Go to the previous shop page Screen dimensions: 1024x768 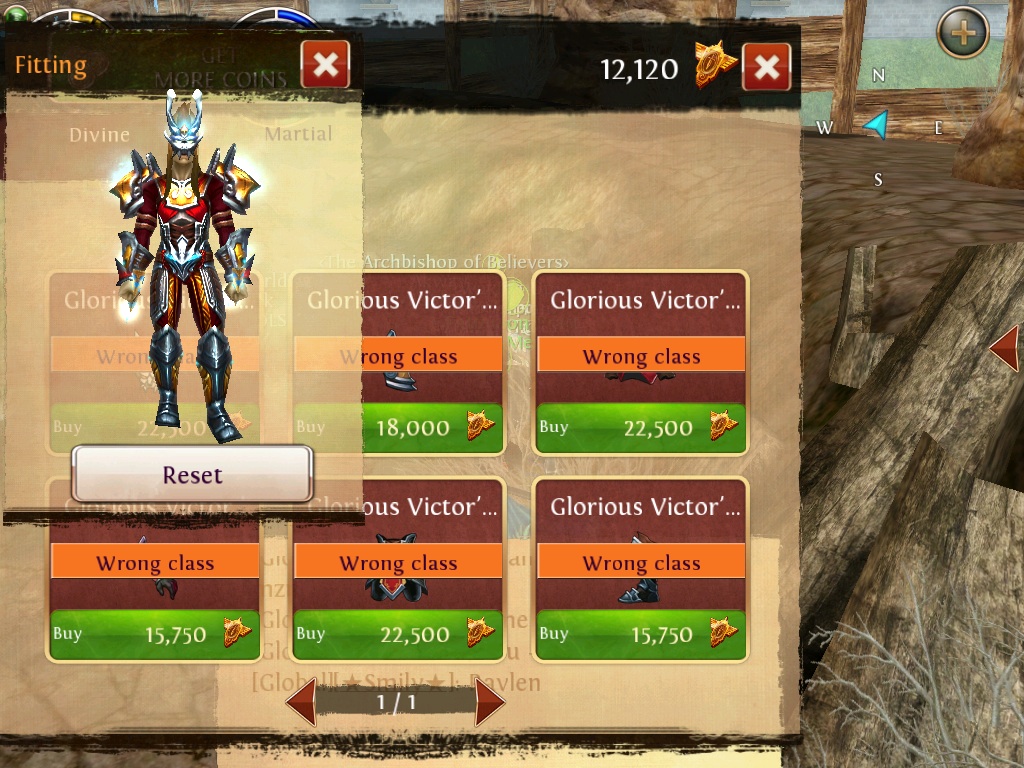pyautogui.click(x=301, y=703)
